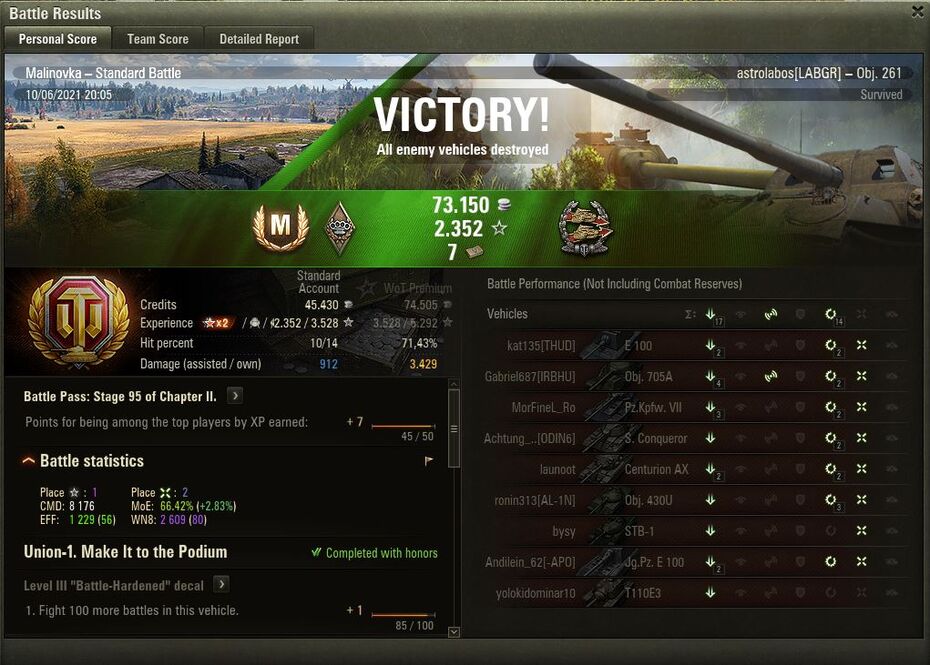930x665 pixels.
Task: Click the scroll down arrow of left panel
Action: click(454, 632)
